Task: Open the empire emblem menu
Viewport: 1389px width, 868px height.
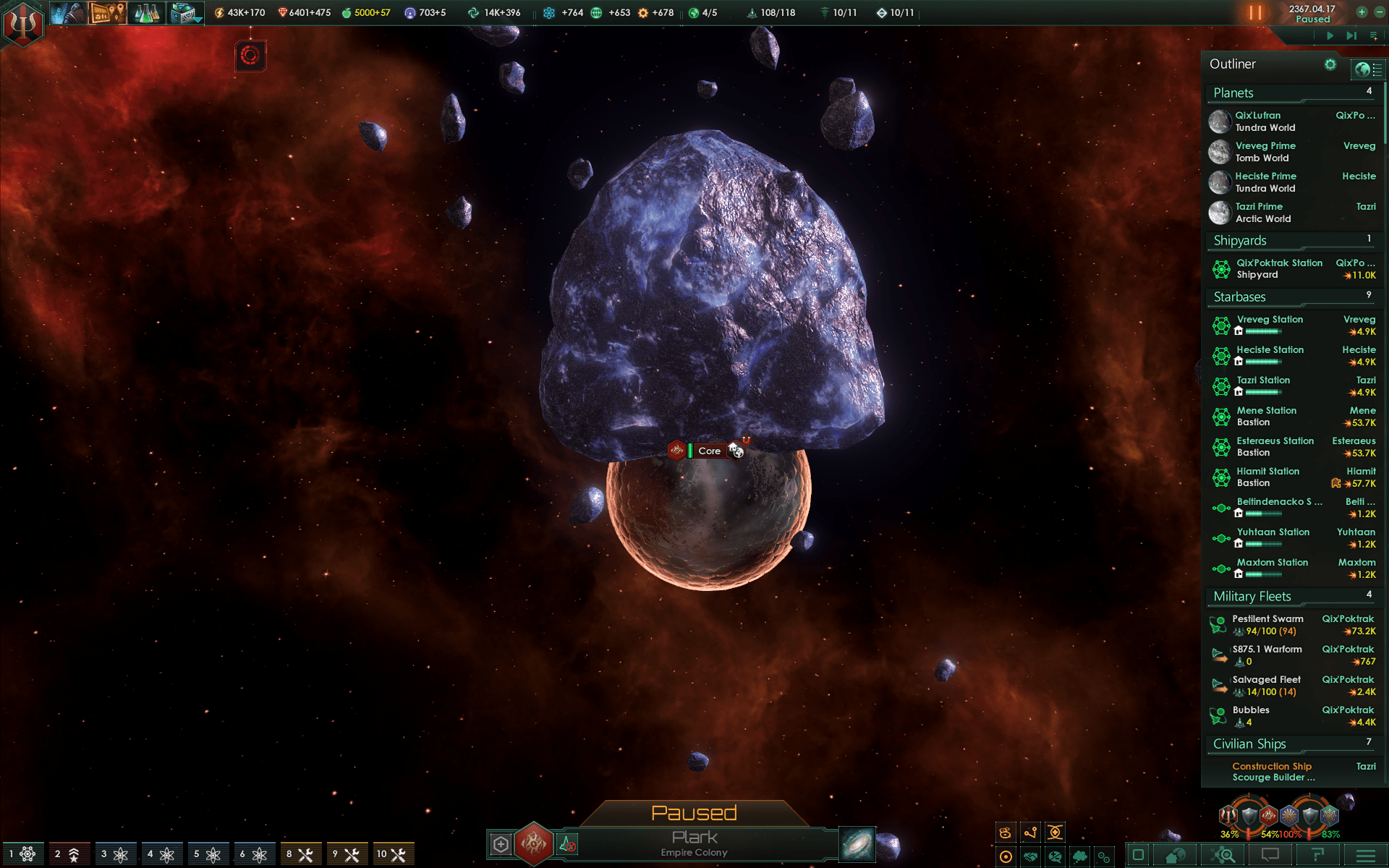Action: pos(23,24)
